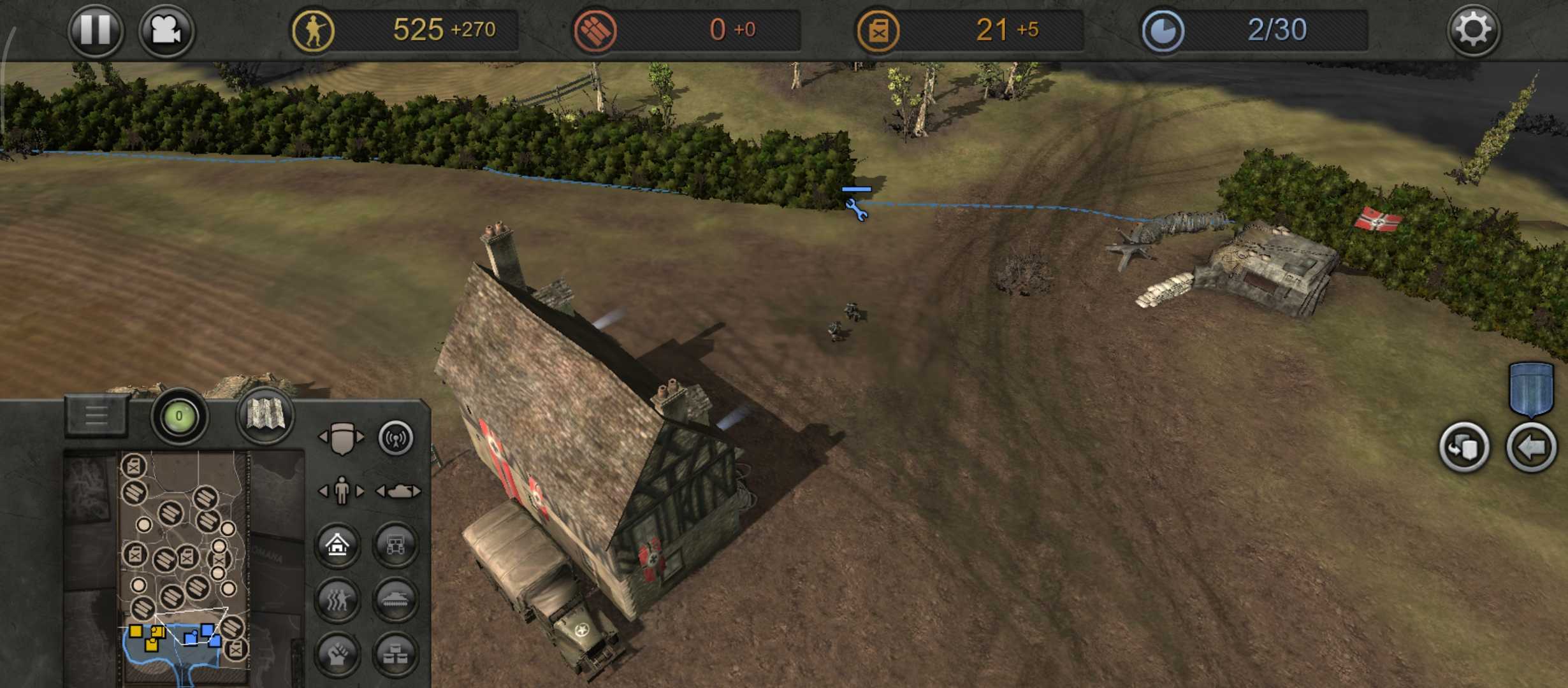Activate the radio antenna button

[396, 438]
